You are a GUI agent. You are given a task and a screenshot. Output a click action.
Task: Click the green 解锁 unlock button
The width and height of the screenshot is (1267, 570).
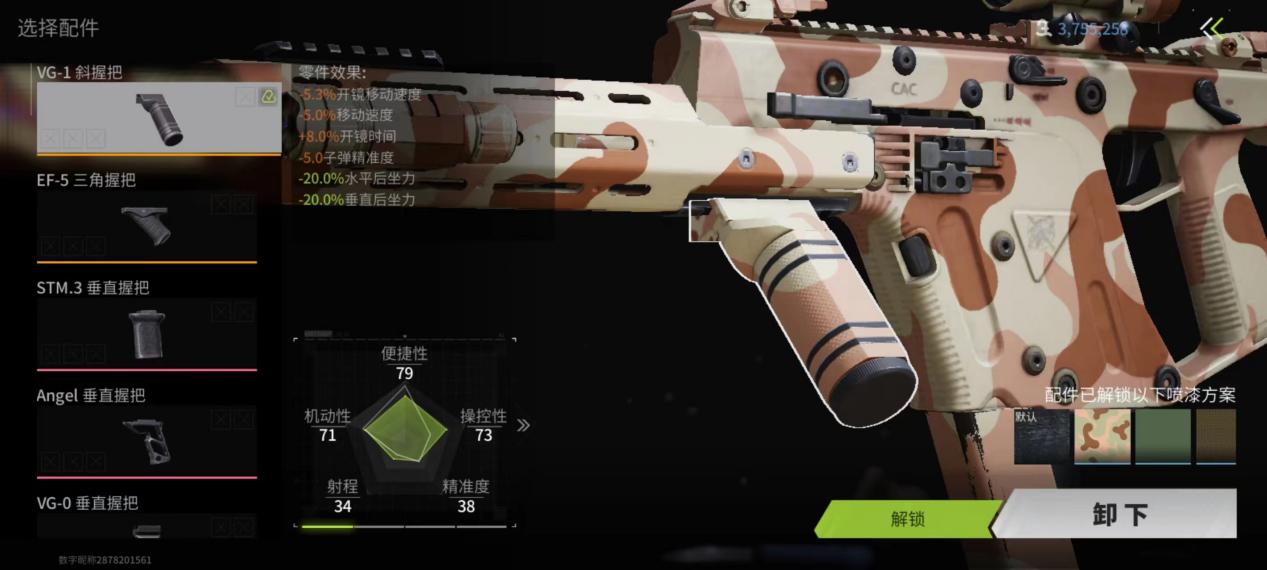coord(907,519)
